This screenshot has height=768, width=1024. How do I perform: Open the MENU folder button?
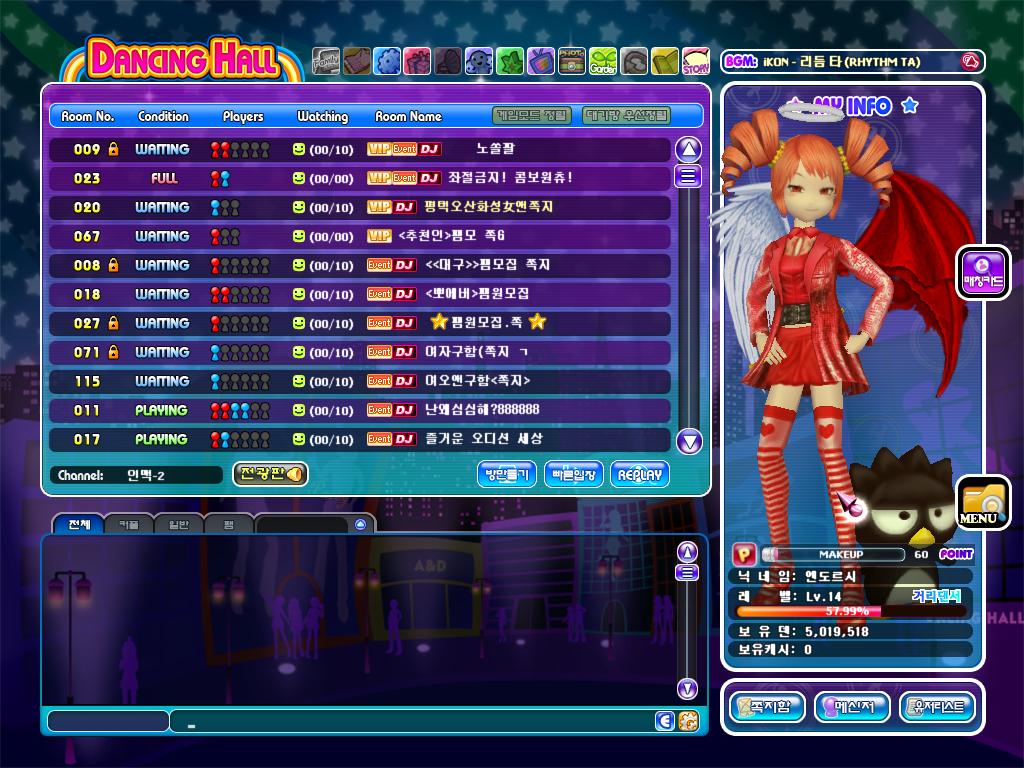981,502
